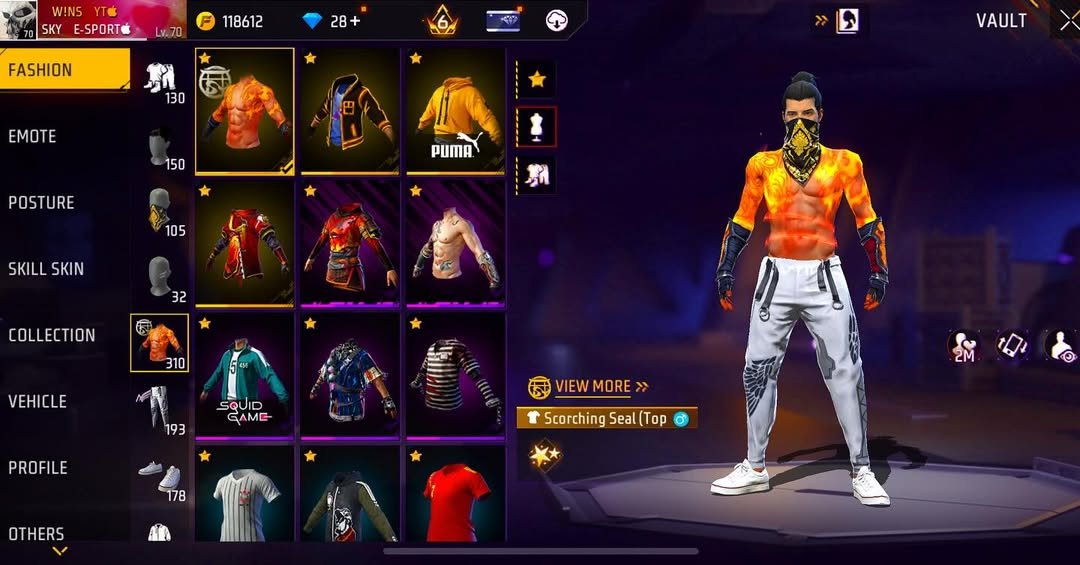Show favorites with the star filter
The width and height of the screenshot is (1080, 565).
coord(537,79)
